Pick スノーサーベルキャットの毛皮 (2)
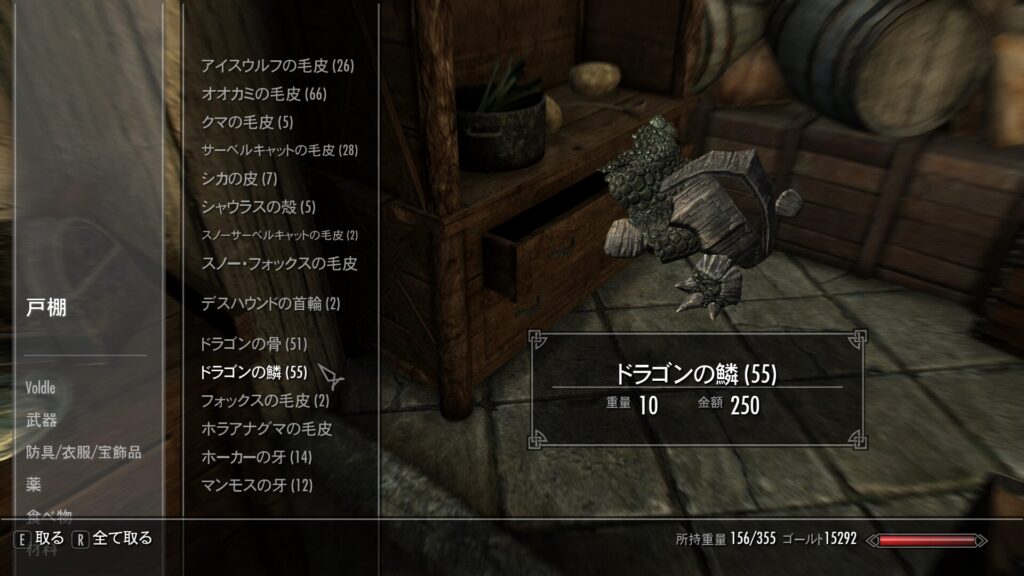This screenshot has width=1024, height=576. tap(279, 235)
